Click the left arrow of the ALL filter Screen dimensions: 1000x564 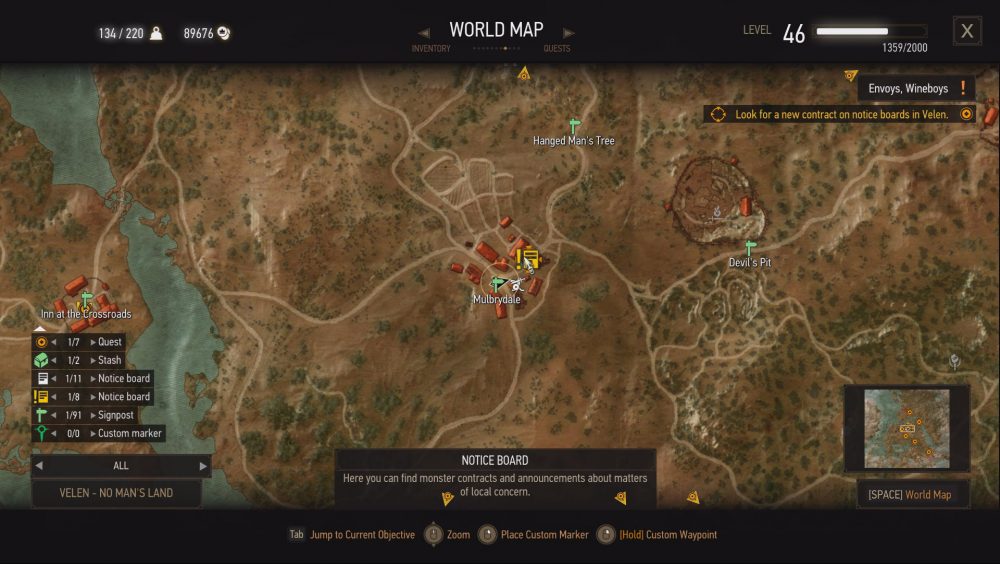tap(38, 466)
